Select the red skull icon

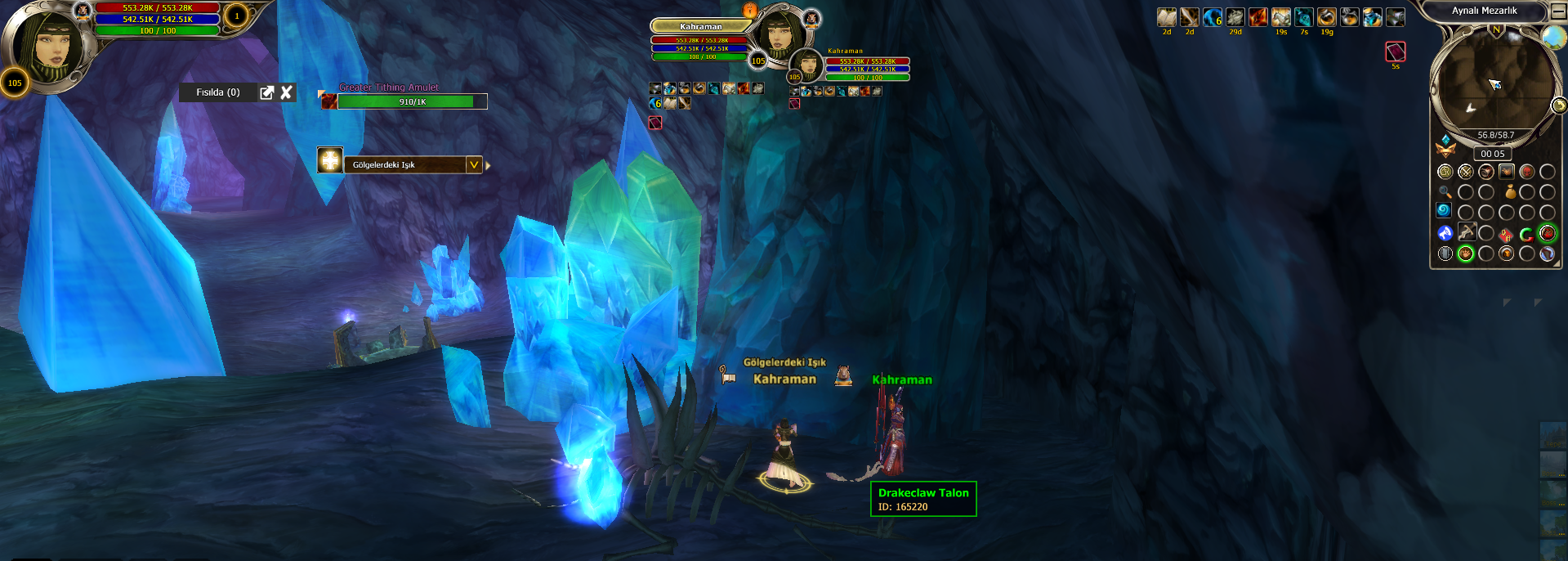1526,172
